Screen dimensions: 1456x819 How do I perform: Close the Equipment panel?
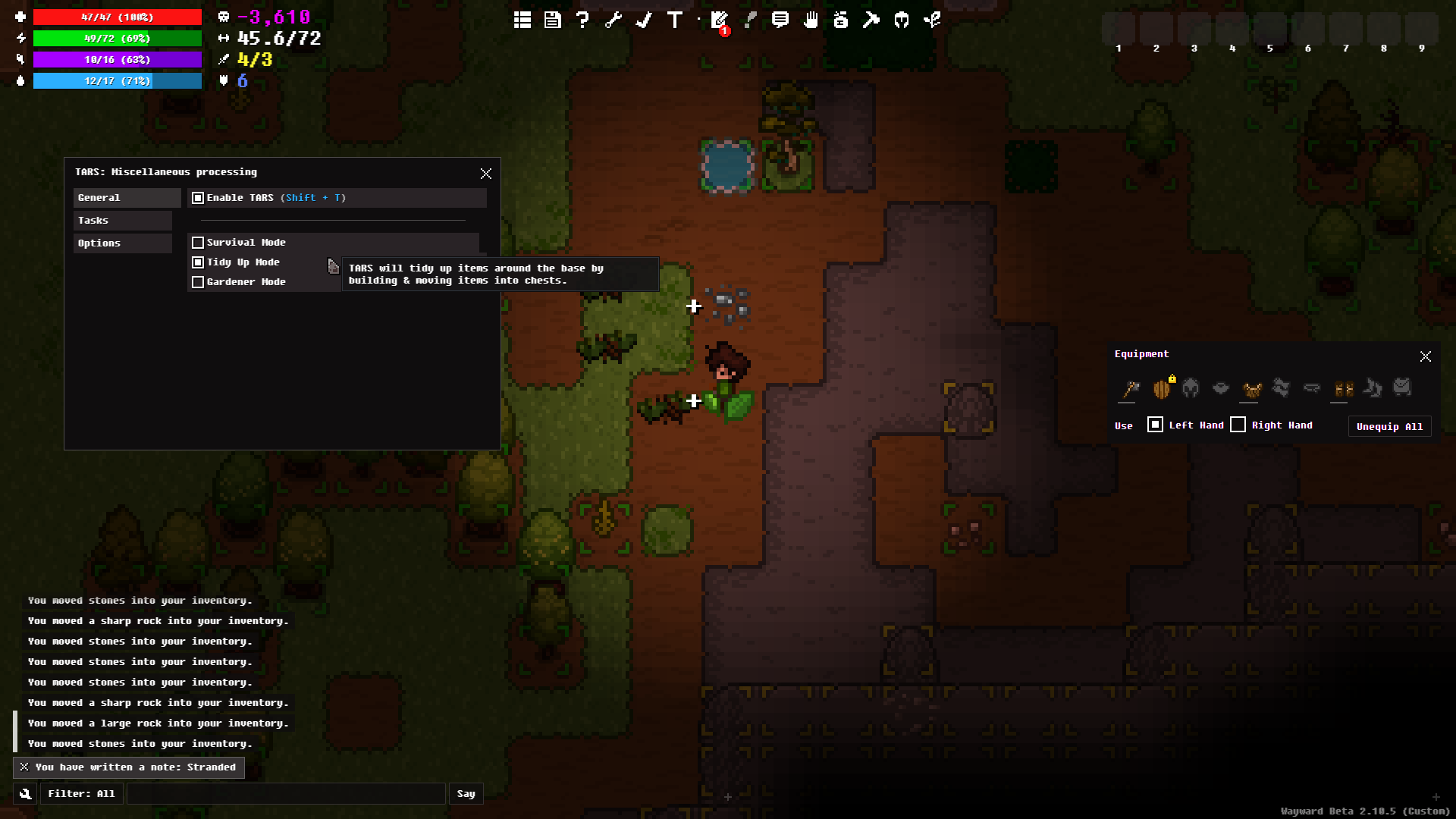coord(1426,356)
